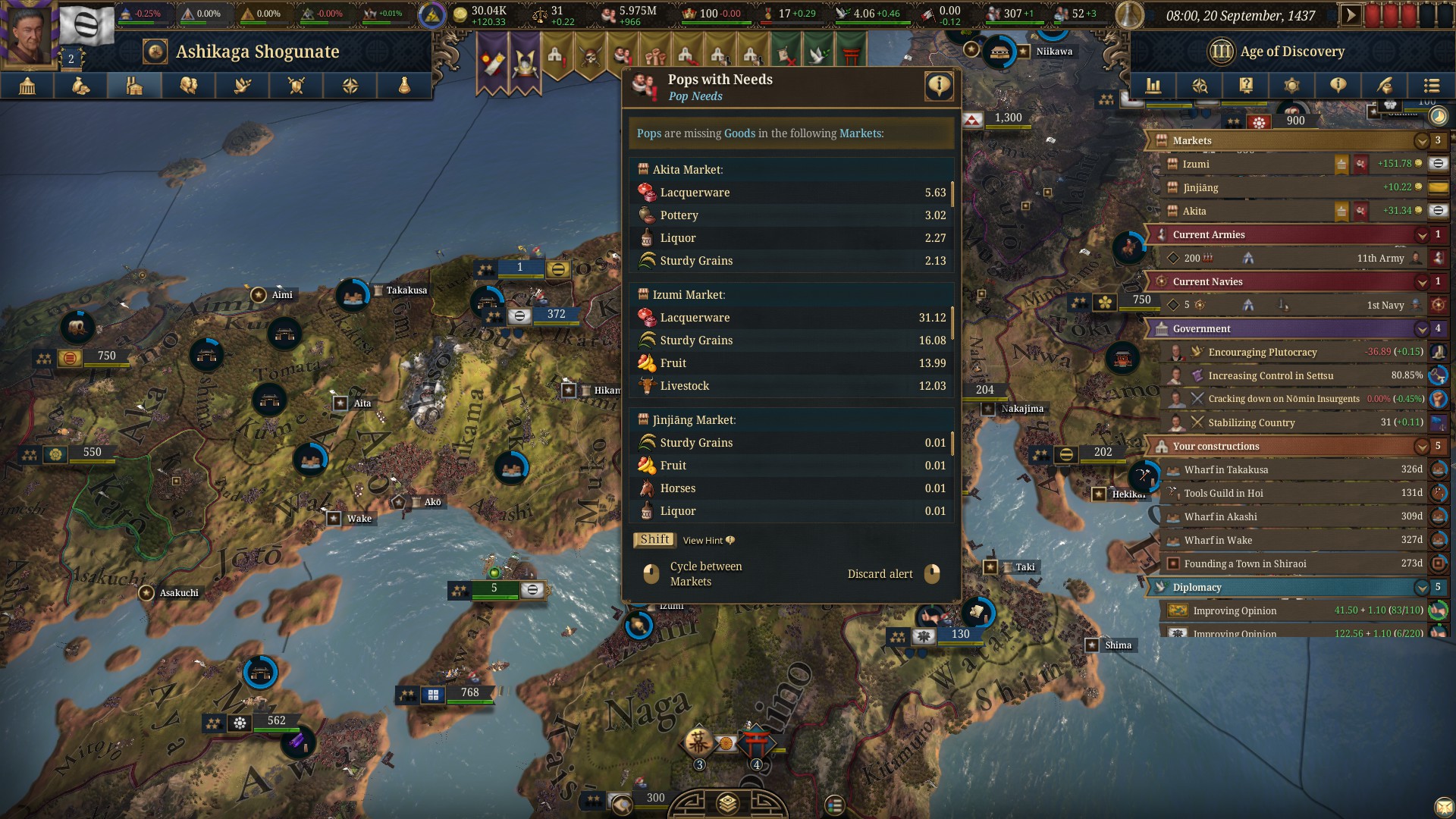Open Izumi market in outliner
This screenshot has height=819, width=1456.
(1196, 165)
